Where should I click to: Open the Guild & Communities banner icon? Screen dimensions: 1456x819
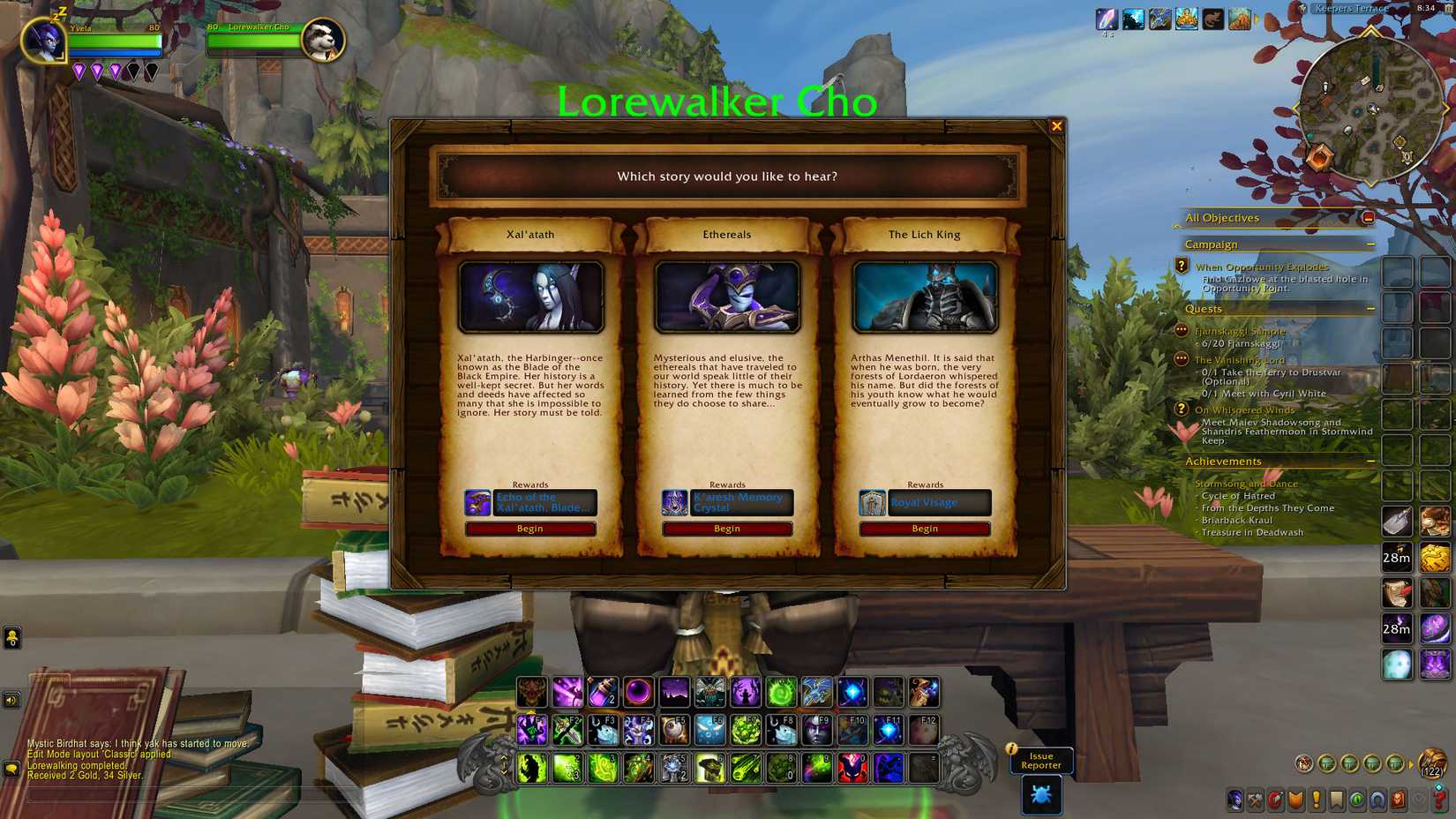pos(1295,799)
